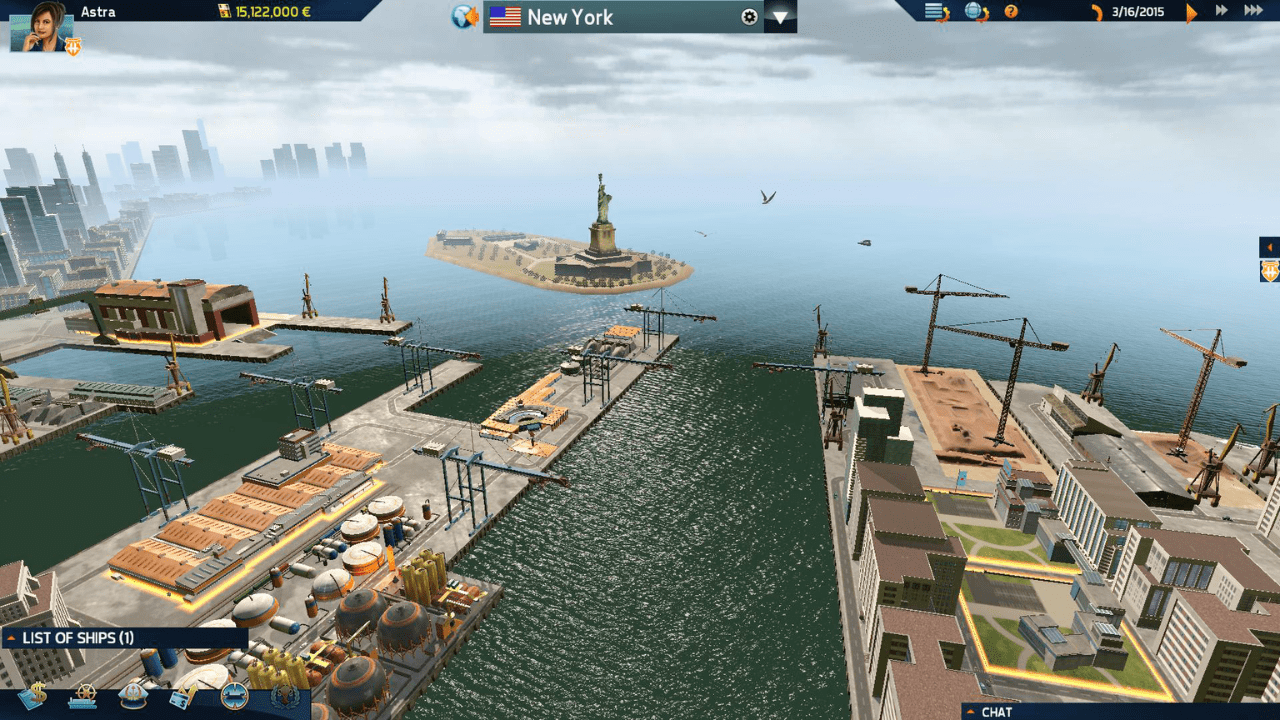Expand the Chat panel

(x=1120, y=712)
